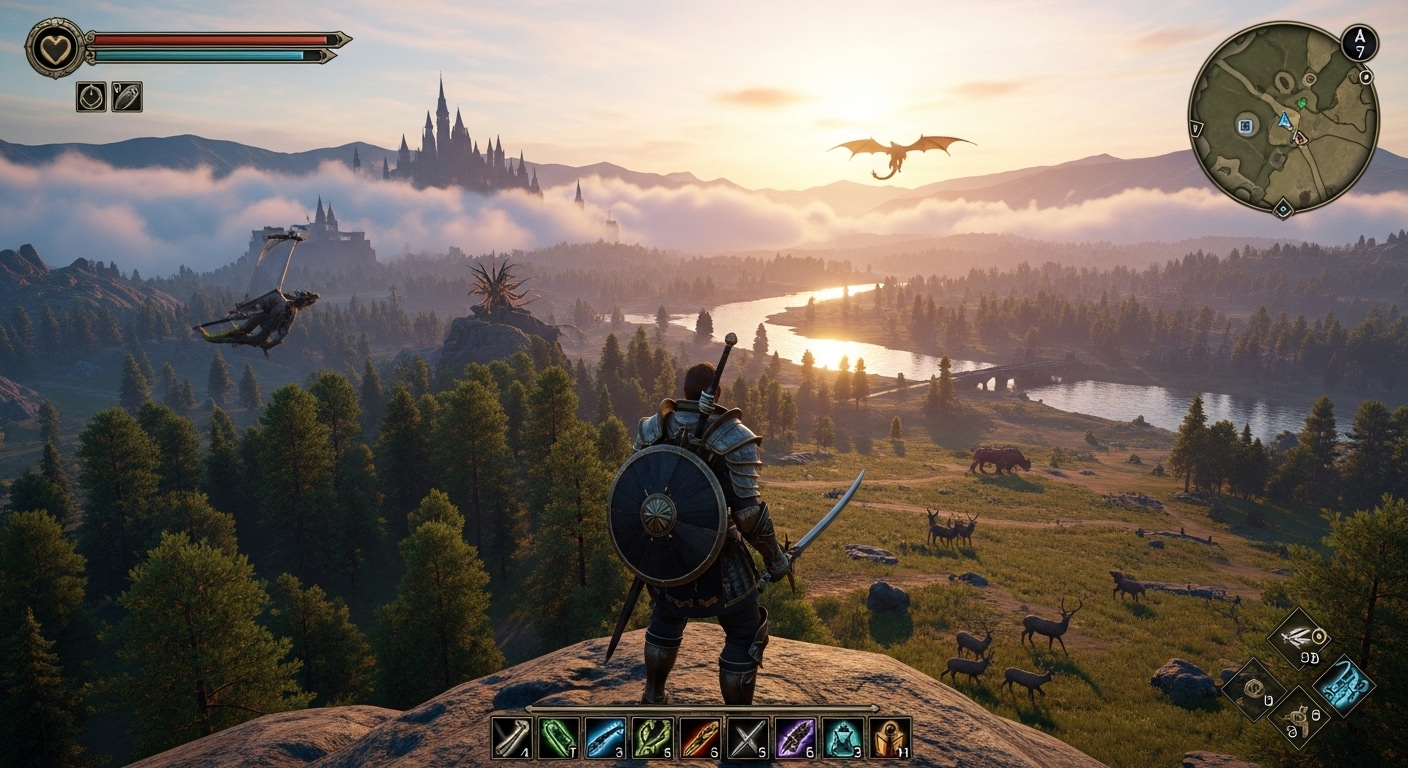This screenshot has width=1408, height=768.
Task: Click the heart emblem portrait
Action: pyautogui.click(x=55, y=48)
